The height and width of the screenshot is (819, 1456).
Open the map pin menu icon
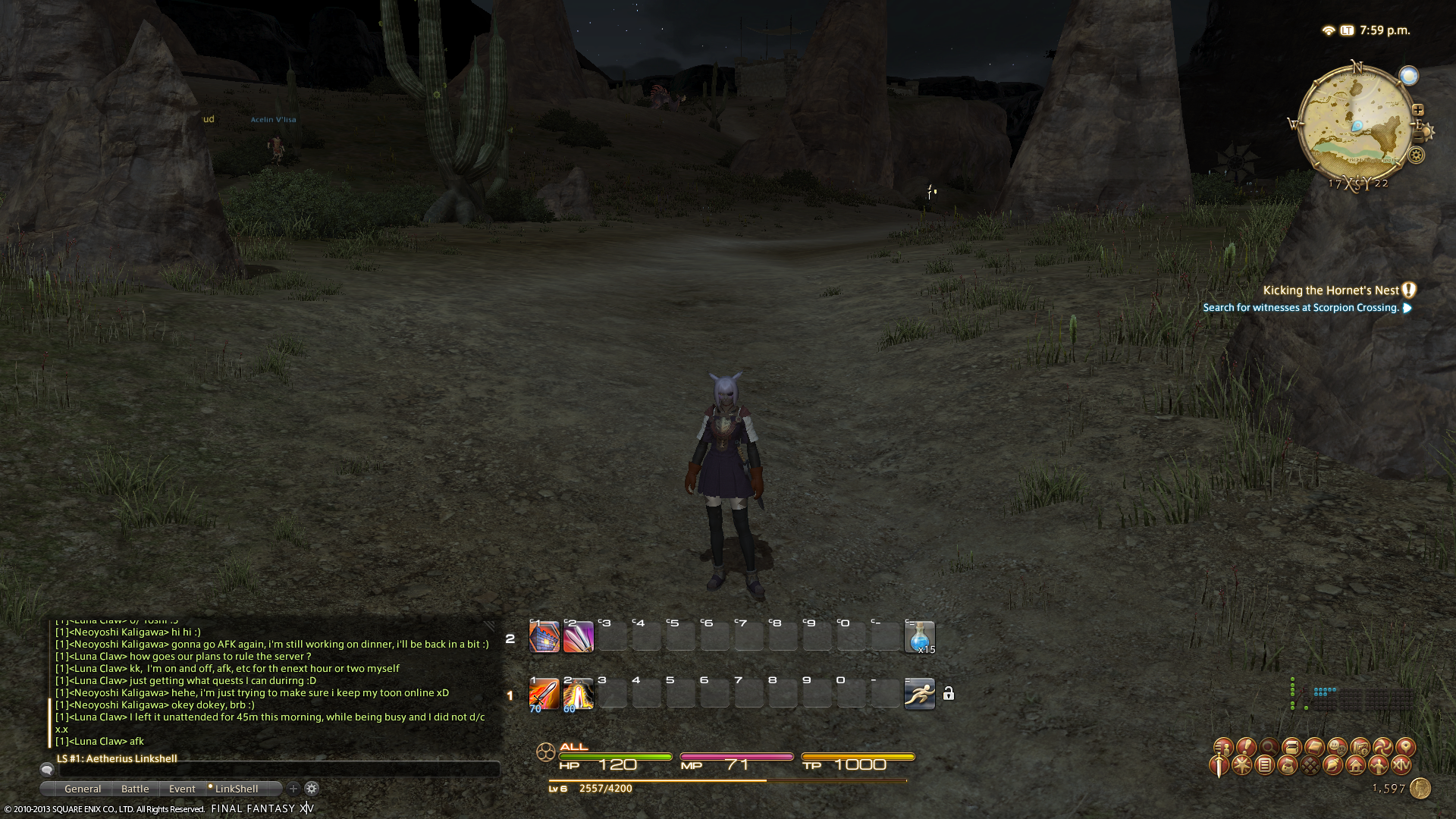1405,747
